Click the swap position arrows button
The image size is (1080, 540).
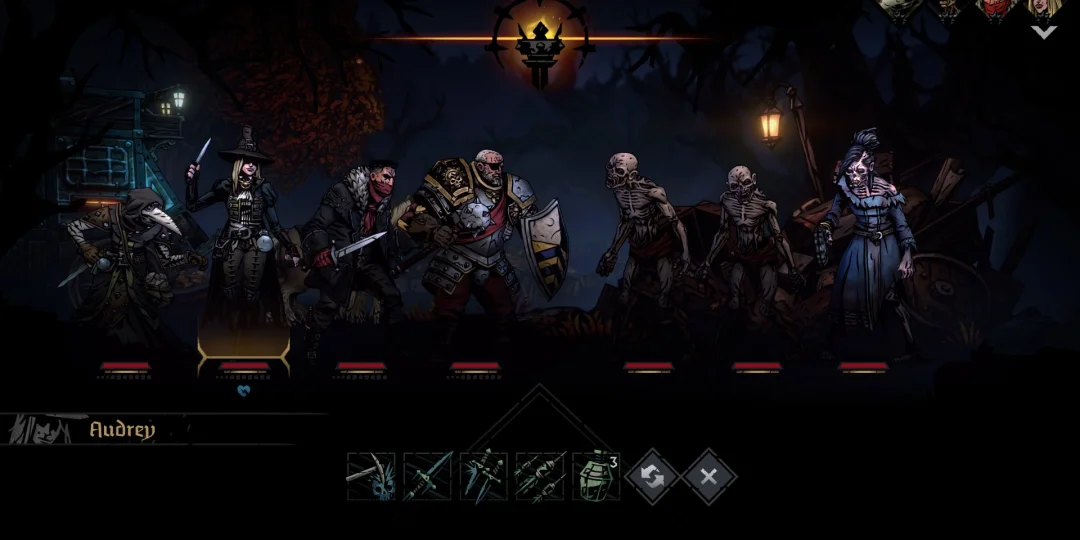652,477
